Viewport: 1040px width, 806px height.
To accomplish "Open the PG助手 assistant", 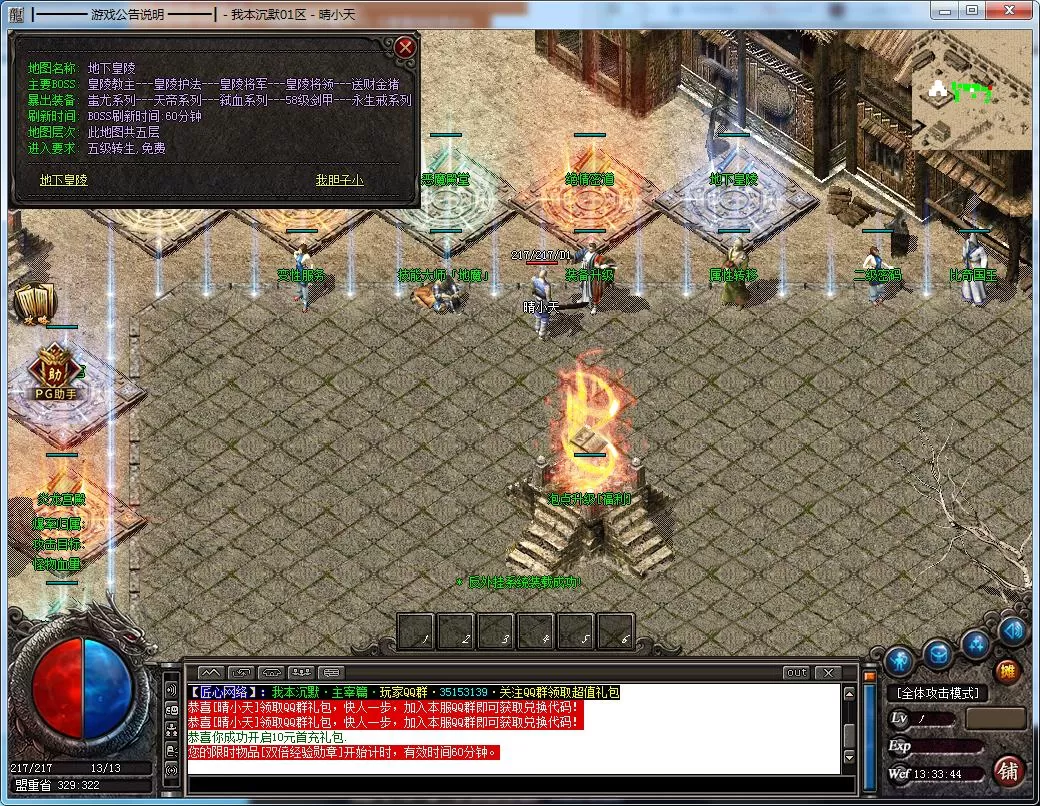I will 56,372.
